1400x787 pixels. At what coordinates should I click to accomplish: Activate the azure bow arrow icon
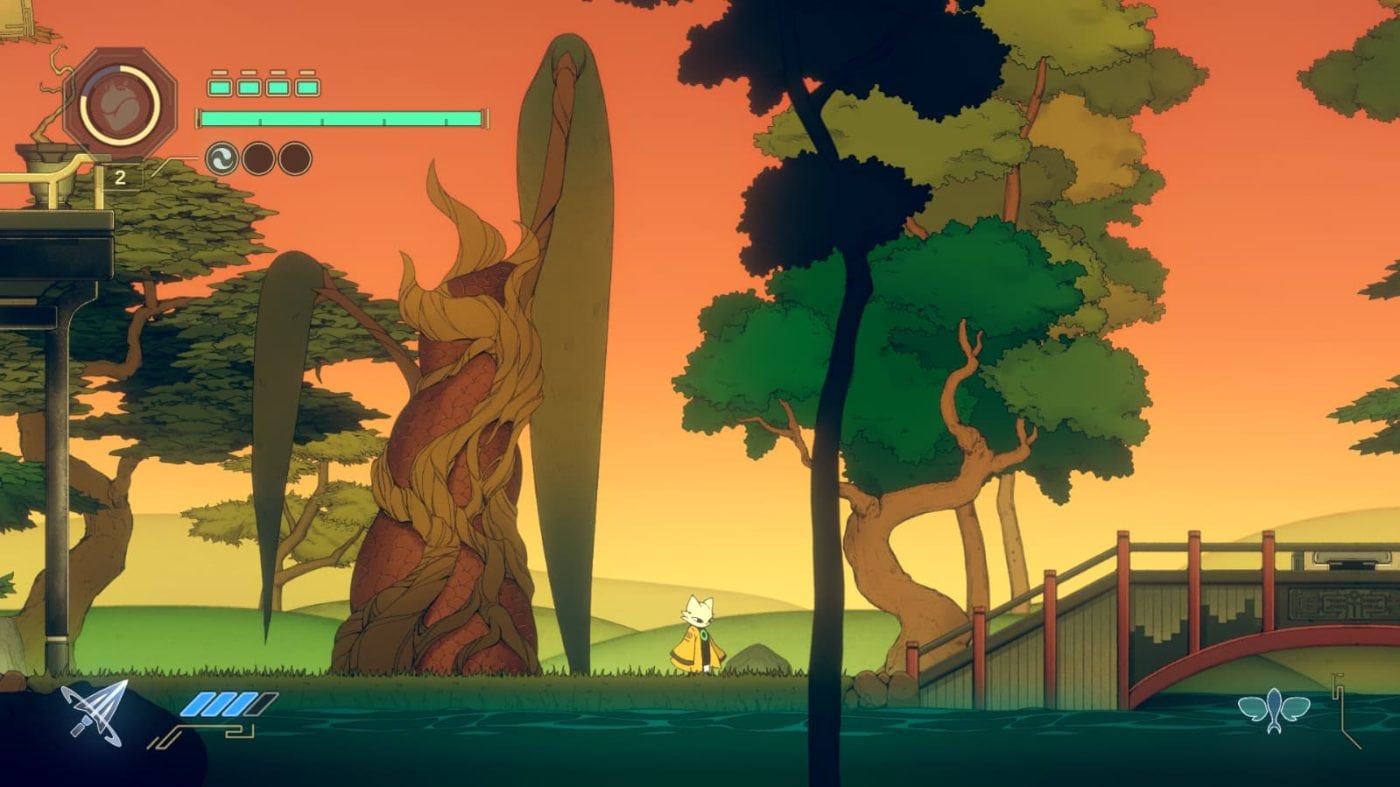(x=95, y=711)
